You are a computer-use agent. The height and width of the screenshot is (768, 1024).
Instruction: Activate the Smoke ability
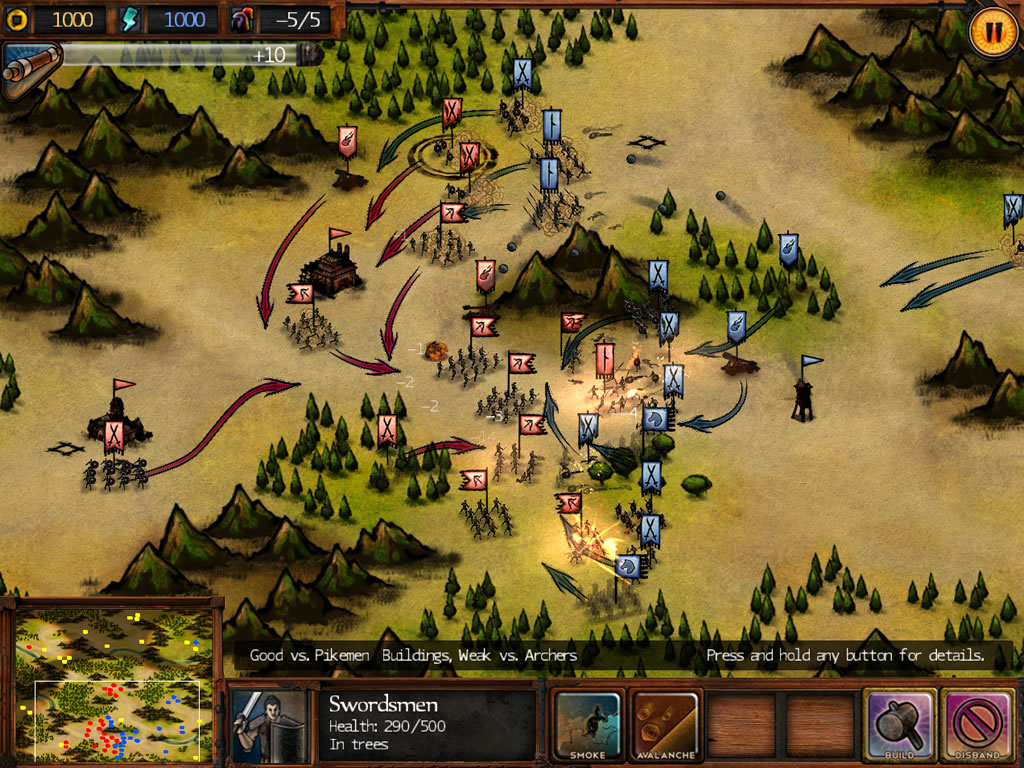(587, 723)
